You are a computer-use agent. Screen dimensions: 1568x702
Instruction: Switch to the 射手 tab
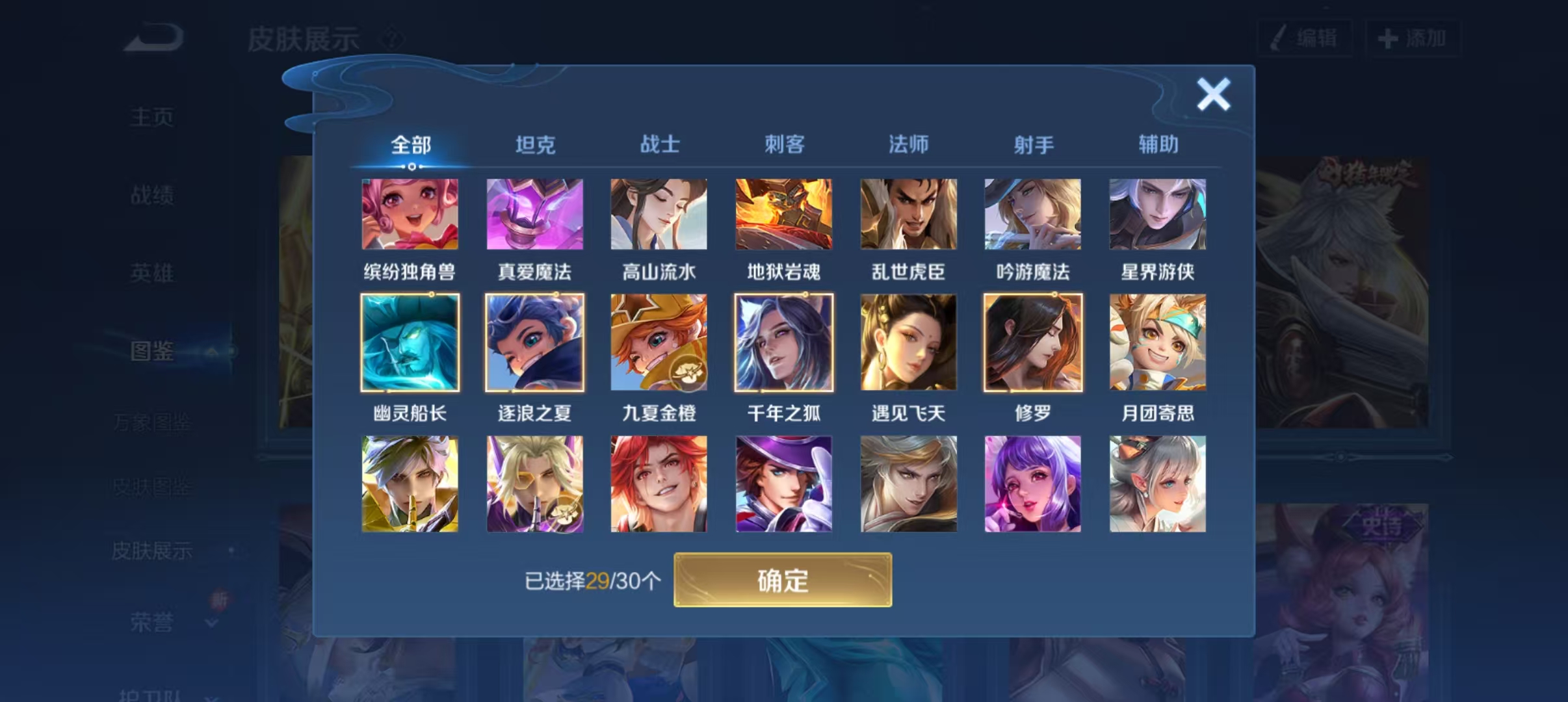pos(1033,144)
